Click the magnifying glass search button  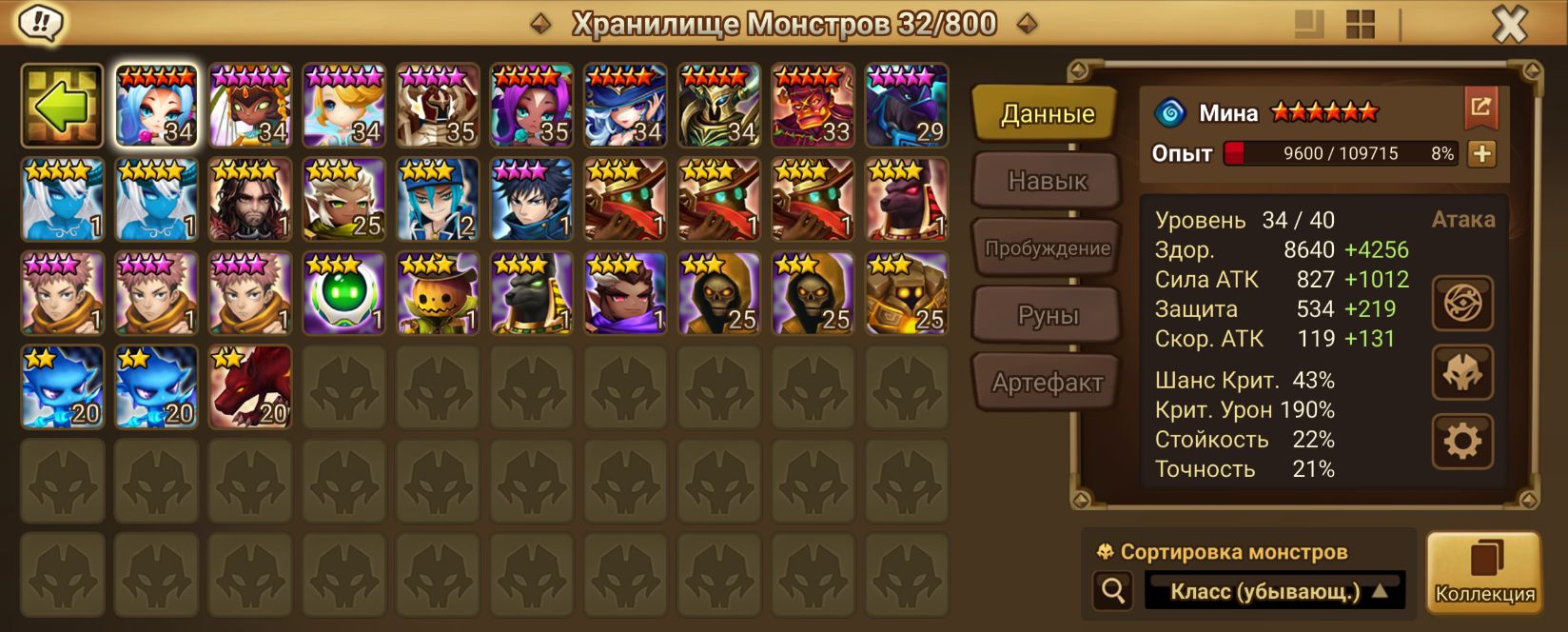click(x=1113, y=591)
